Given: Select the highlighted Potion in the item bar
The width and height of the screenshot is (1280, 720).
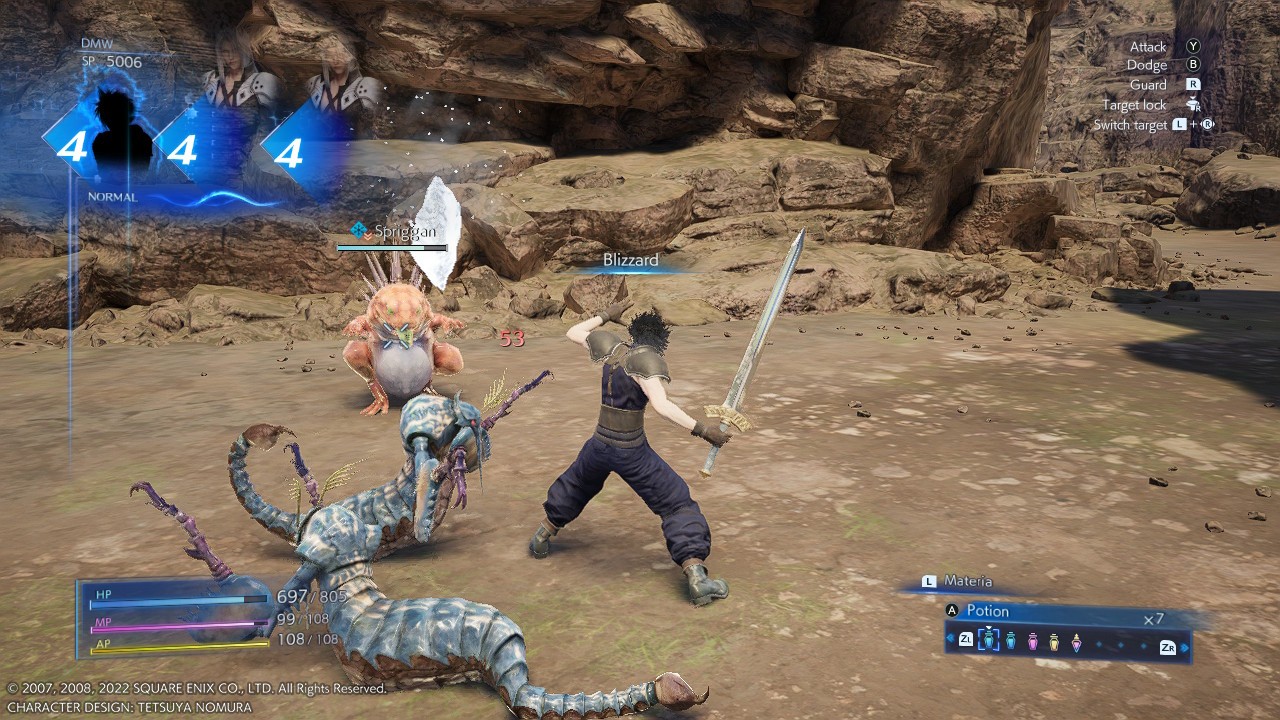Looking at the screenshot, I should pyautogui.click(x=988, y=640).
